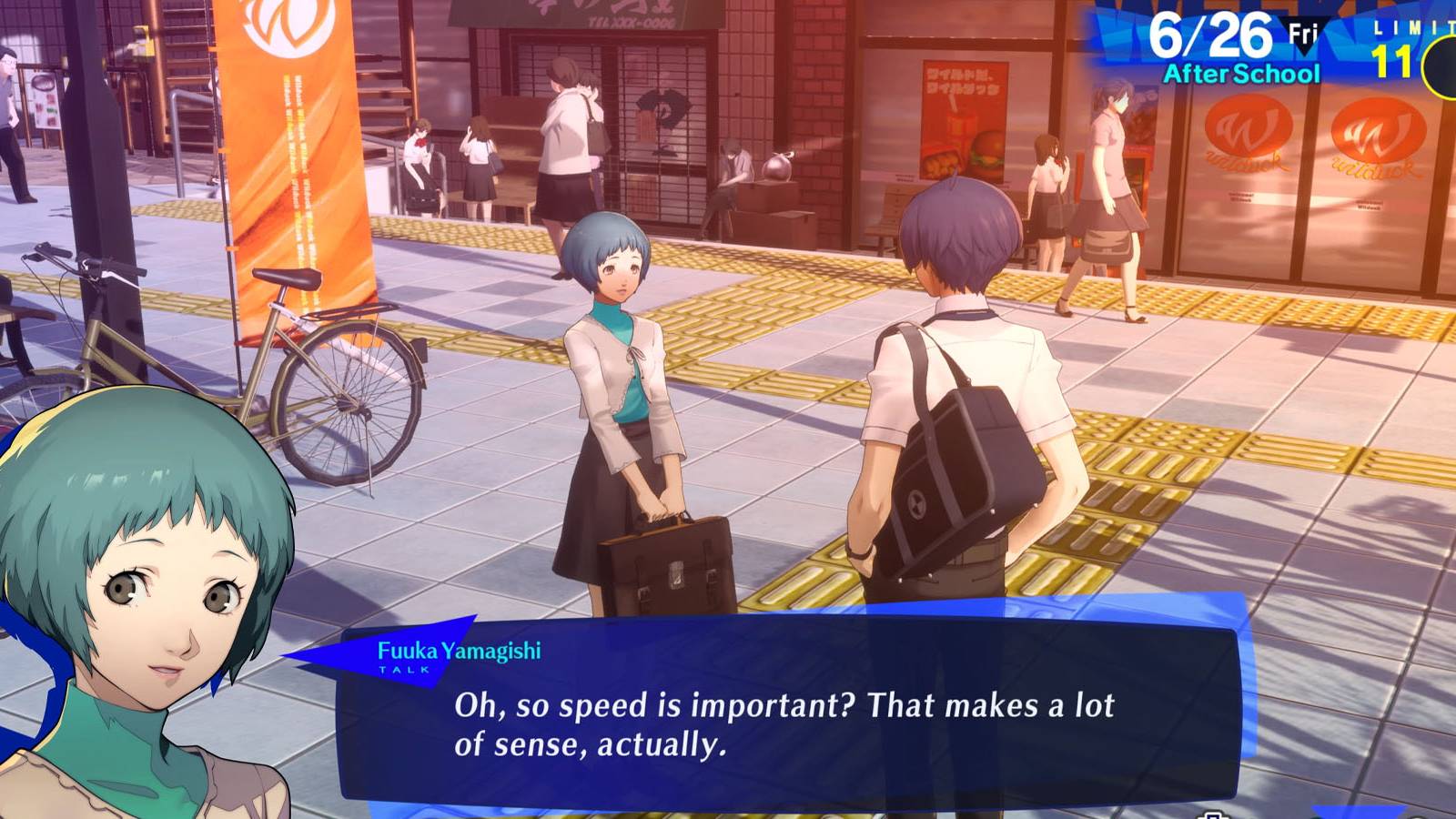Click the TALK text under the speaker name

402,670
